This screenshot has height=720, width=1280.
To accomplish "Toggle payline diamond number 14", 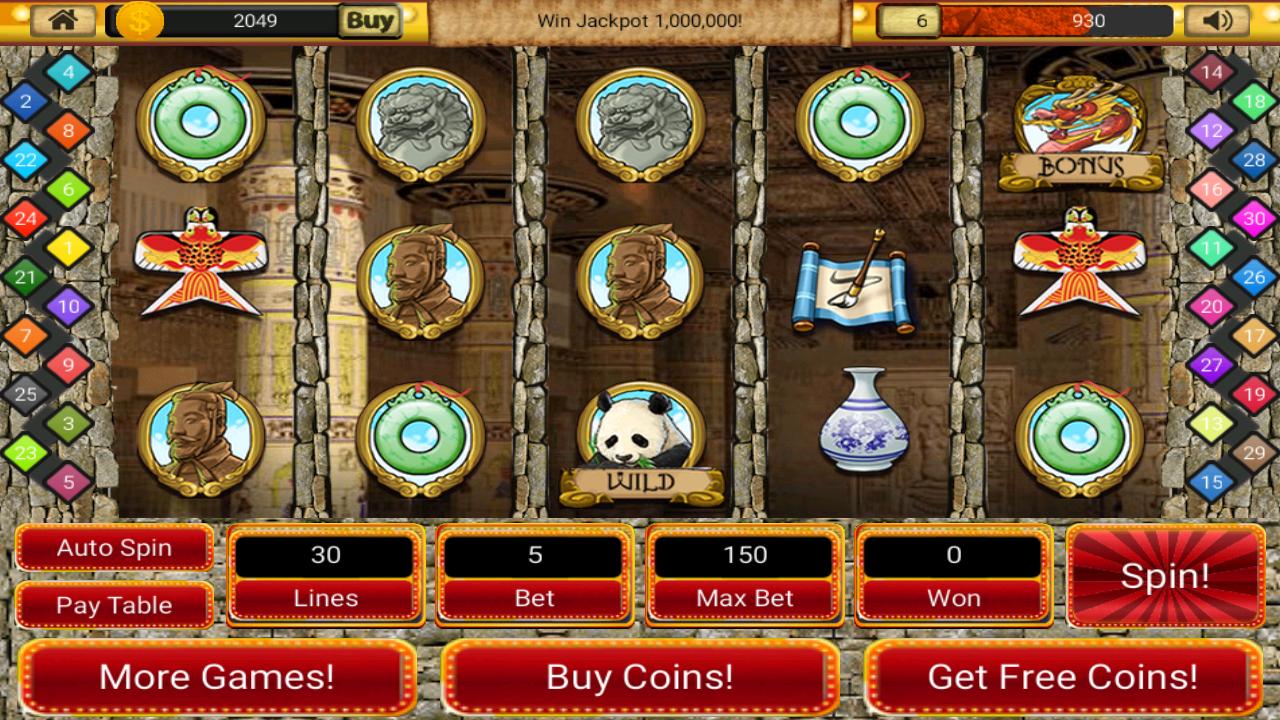I will [1212, 71].
